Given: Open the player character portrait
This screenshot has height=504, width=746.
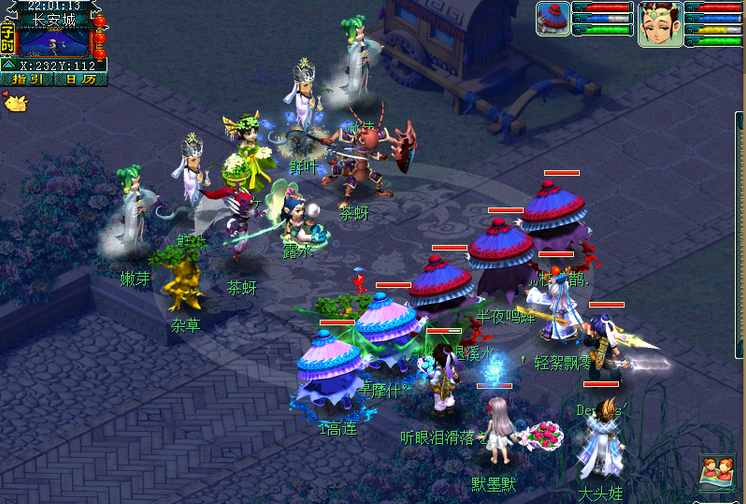Looking at the screenshot, I should click(x=660, y=22).
